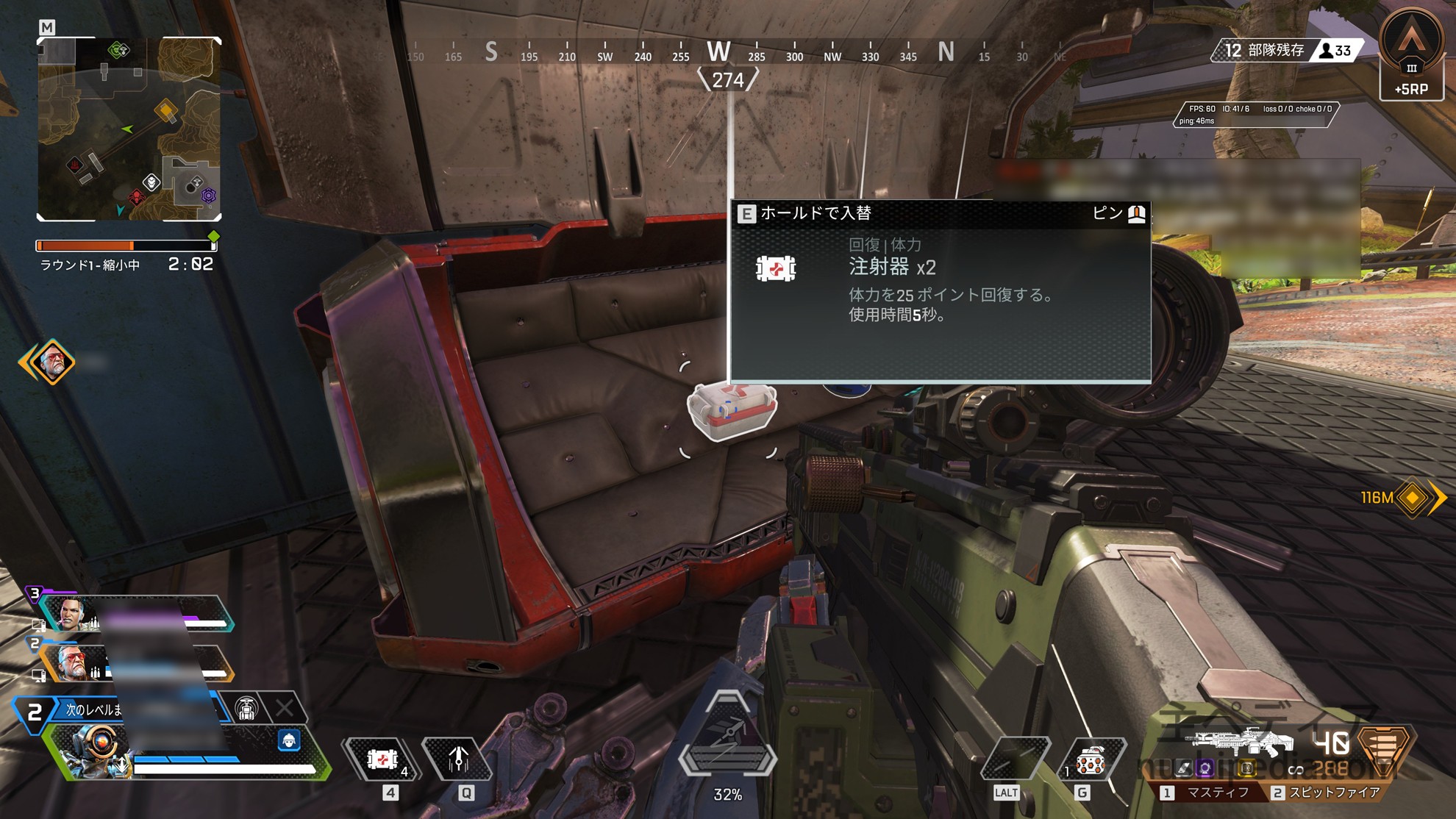
Task: Select the syringe healing item slot
Action: (x=382, y=759)
